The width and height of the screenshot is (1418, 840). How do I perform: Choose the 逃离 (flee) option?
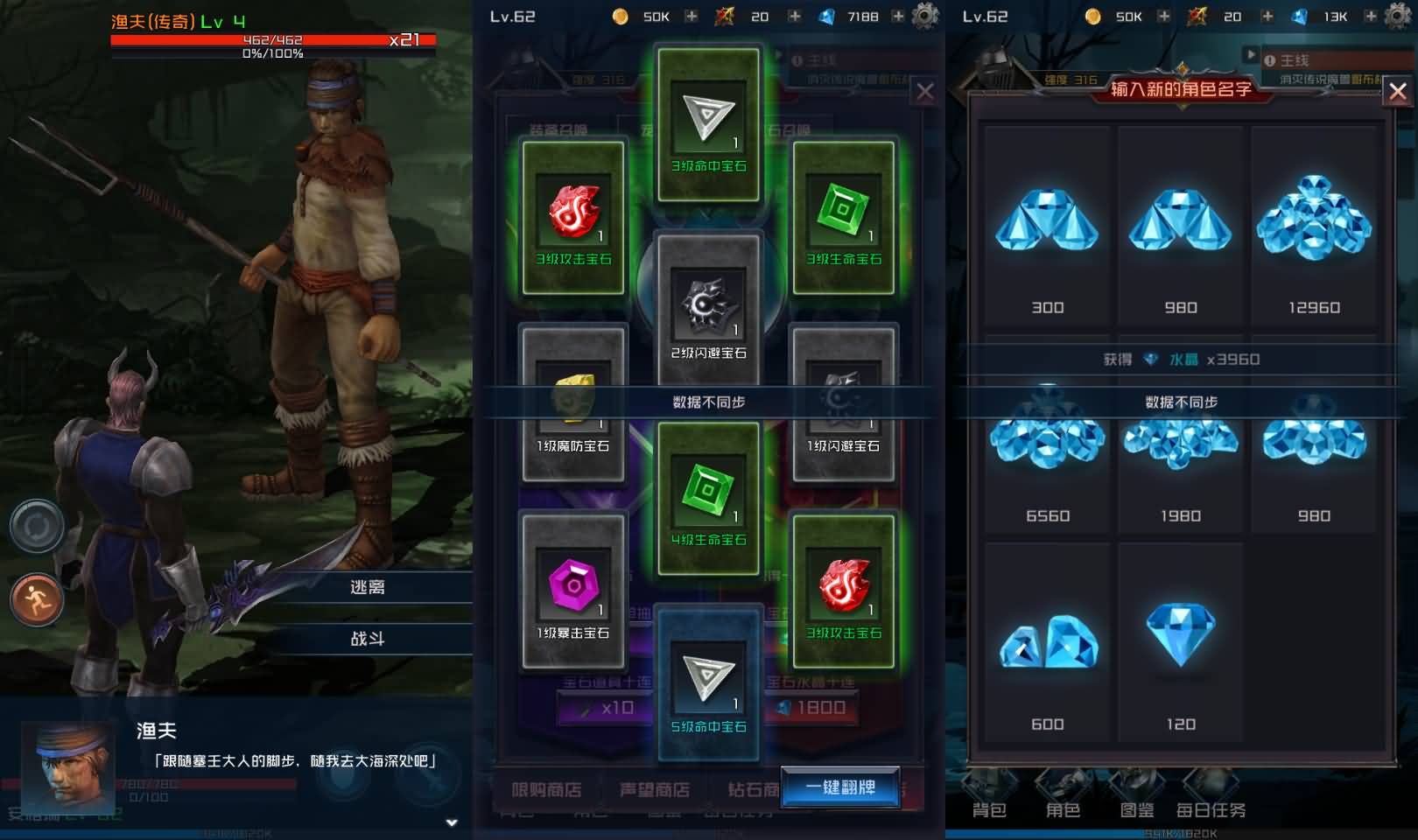click(368, 587)
